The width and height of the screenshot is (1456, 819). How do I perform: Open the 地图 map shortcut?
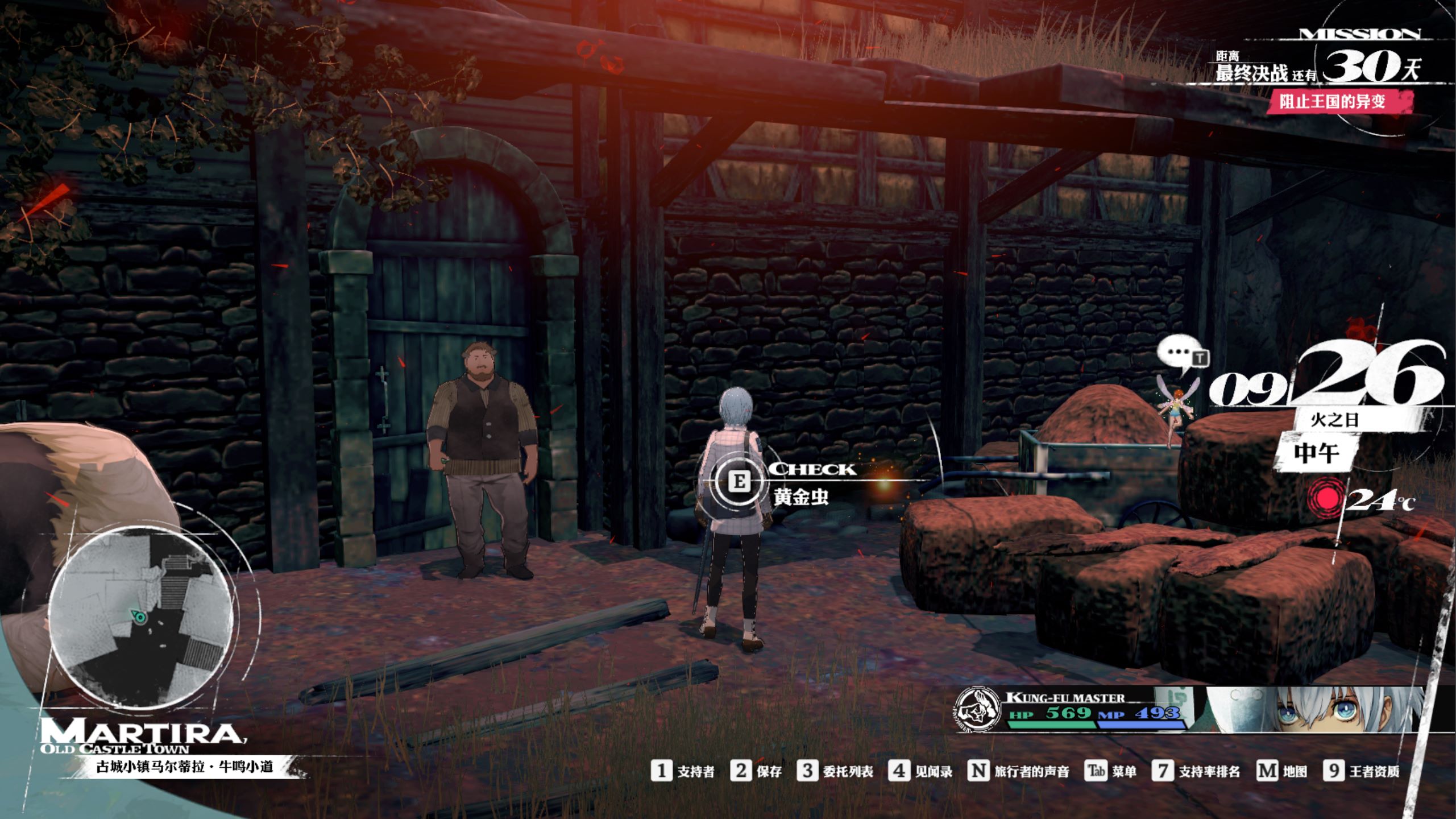click(1281, 771)
